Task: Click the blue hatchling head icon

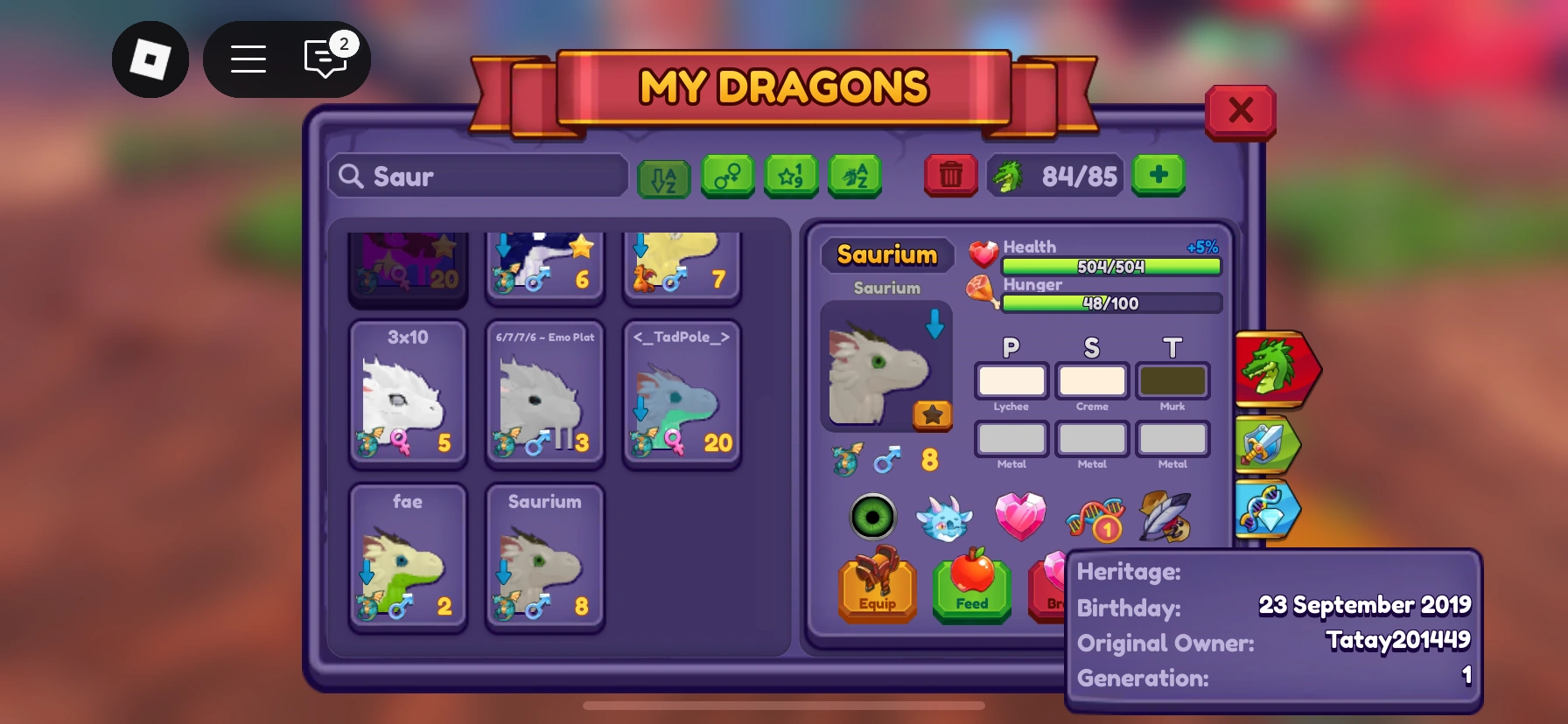Action: [x=946, y=518]
